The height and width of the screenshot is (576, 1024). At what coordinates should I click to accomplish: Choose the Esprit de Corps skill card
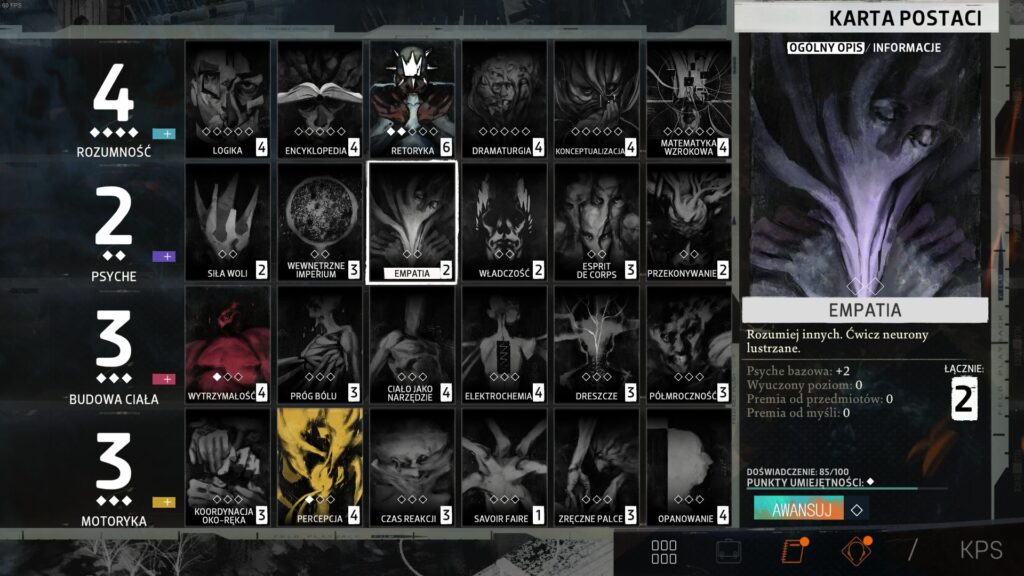click(596, 222)
